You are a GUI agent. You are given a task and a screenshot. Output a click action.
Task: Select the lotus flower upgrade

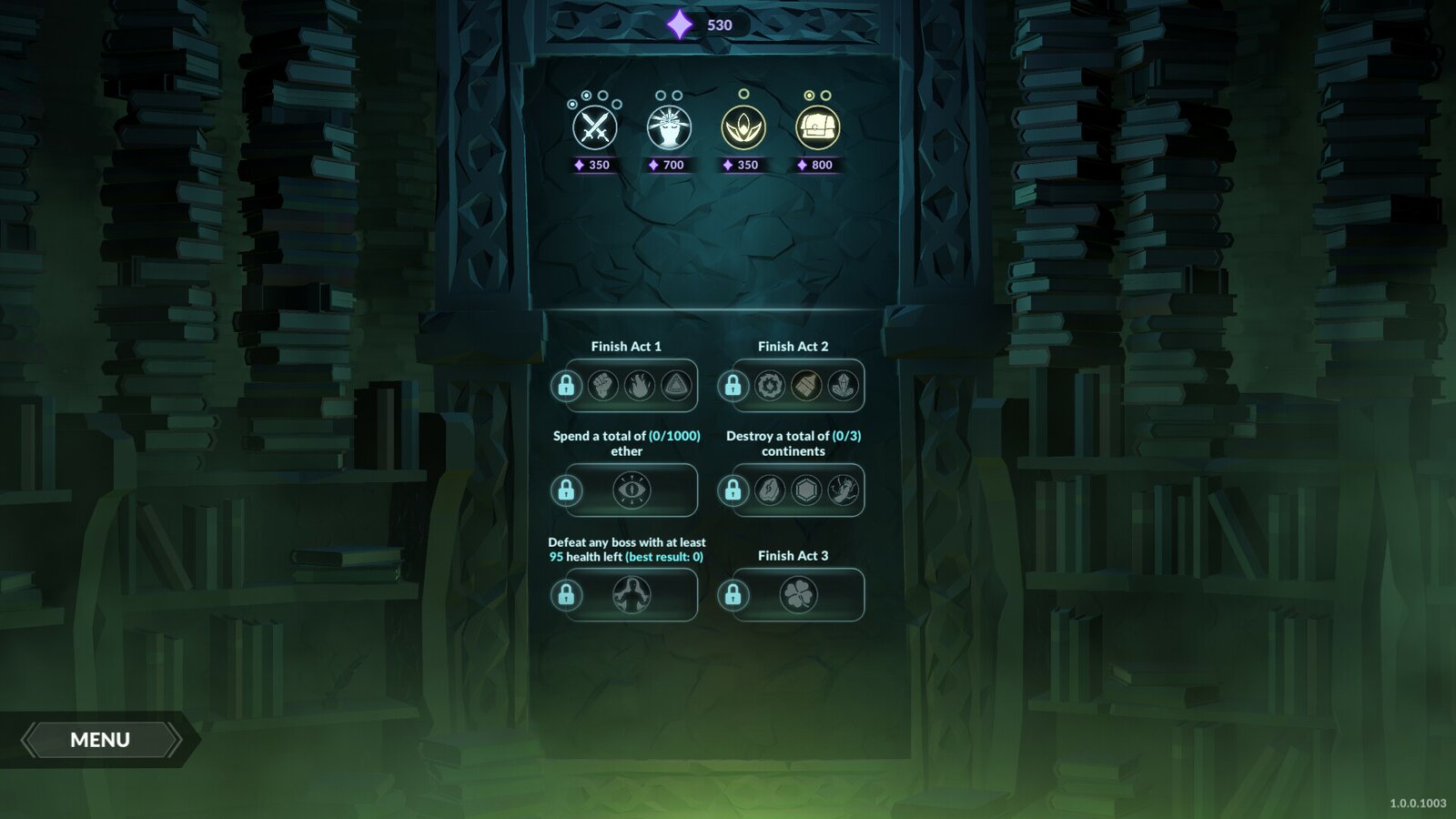click(743, 128)
